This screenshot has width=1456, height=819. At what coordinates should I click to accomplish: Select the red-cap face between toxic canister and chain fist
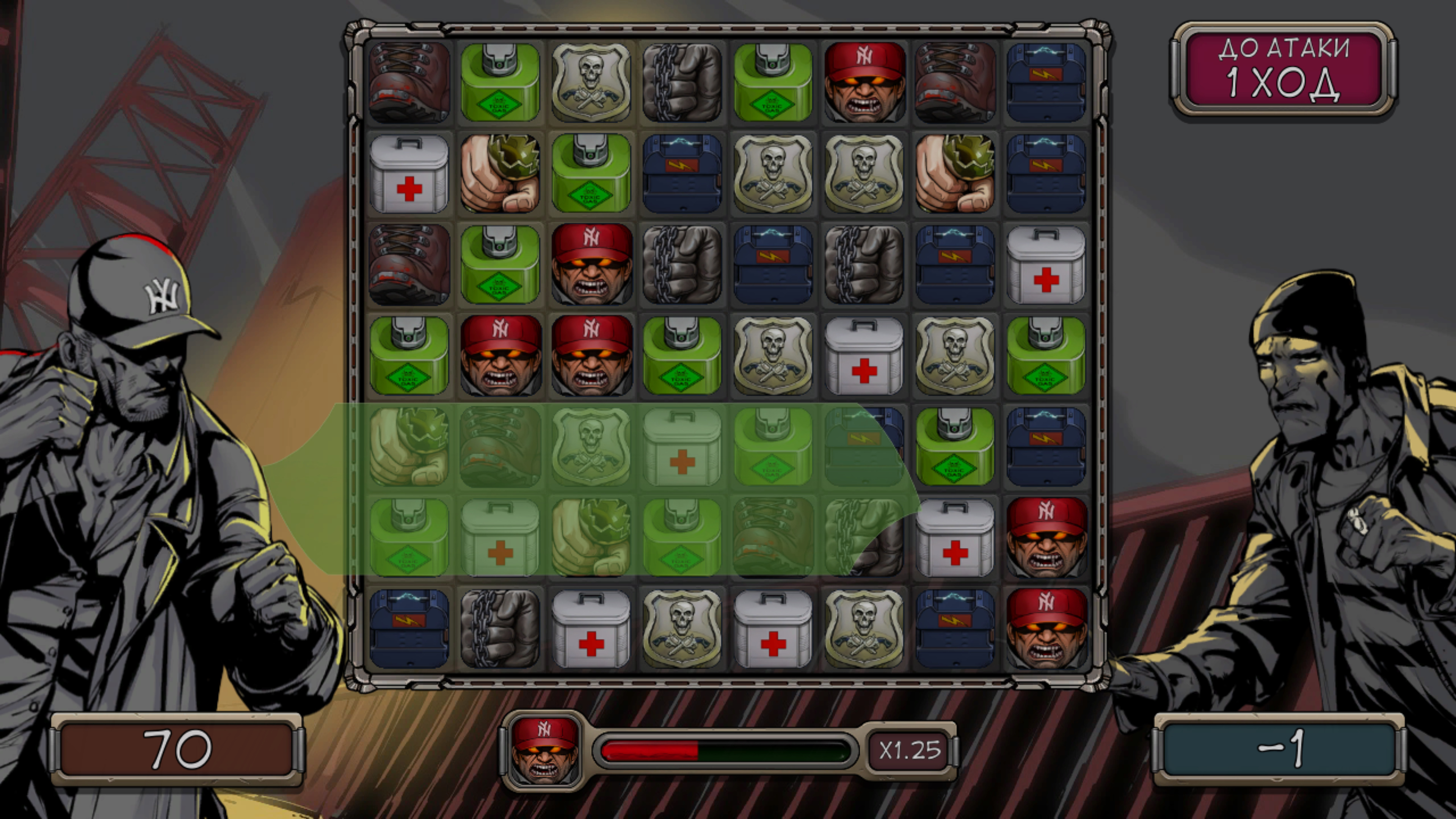tap(591, 265)
